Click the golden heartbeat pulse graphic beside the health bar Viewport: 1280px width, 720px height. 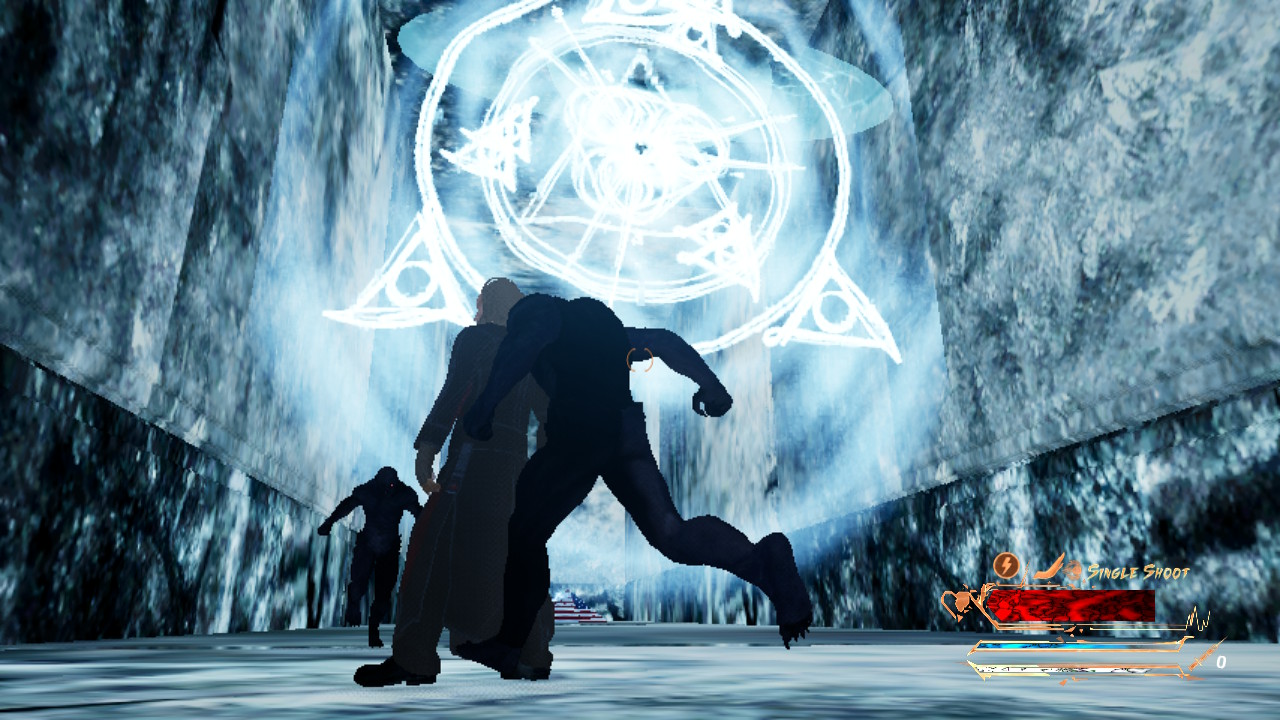(x=1197, y=617)
